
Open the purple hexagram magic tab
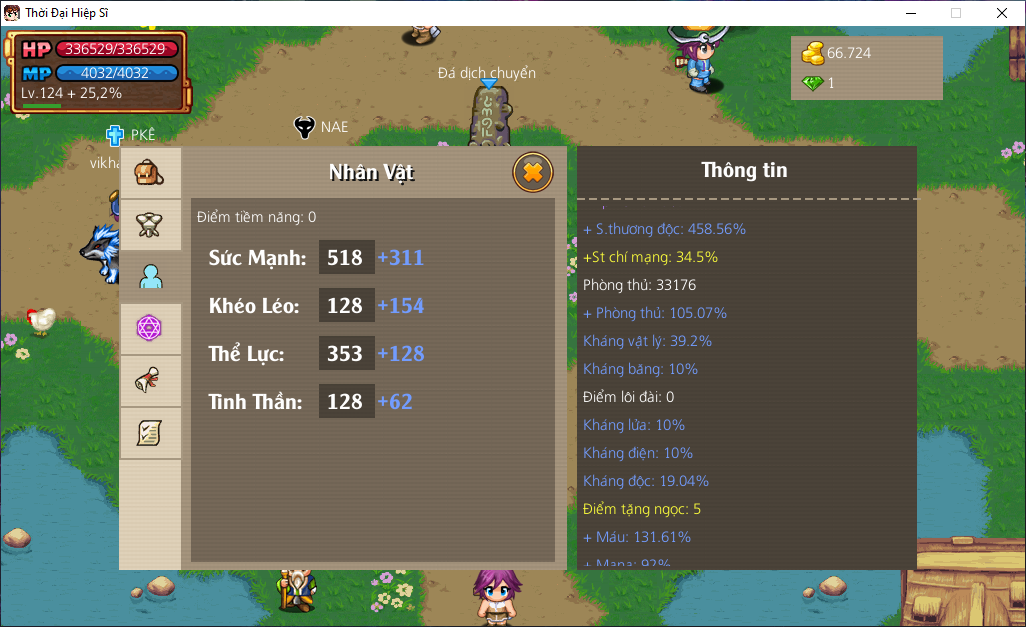coord(150,329)
